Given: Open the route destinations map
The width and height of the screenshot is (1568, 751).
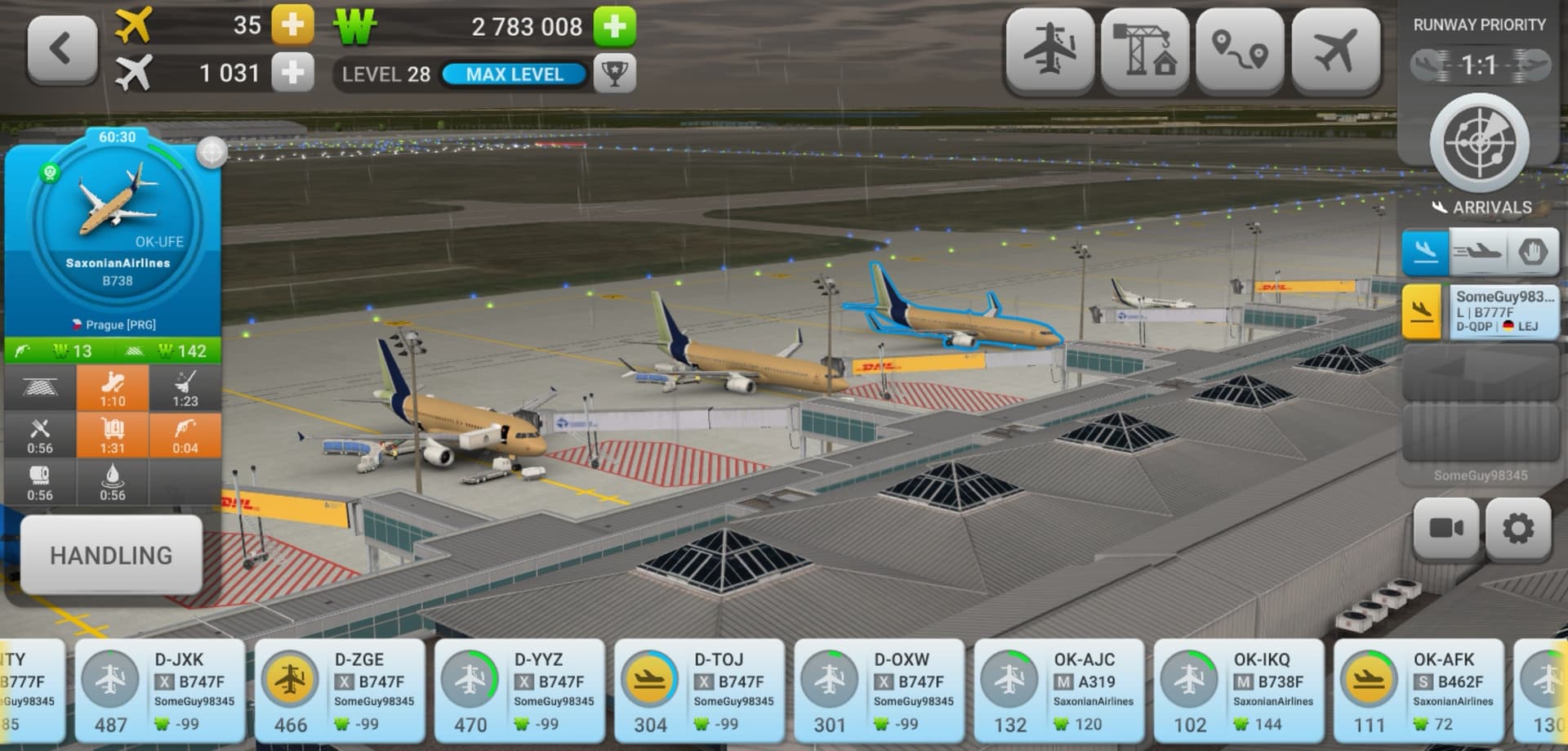Looking at the screenshot, I should coord(1240,51).
